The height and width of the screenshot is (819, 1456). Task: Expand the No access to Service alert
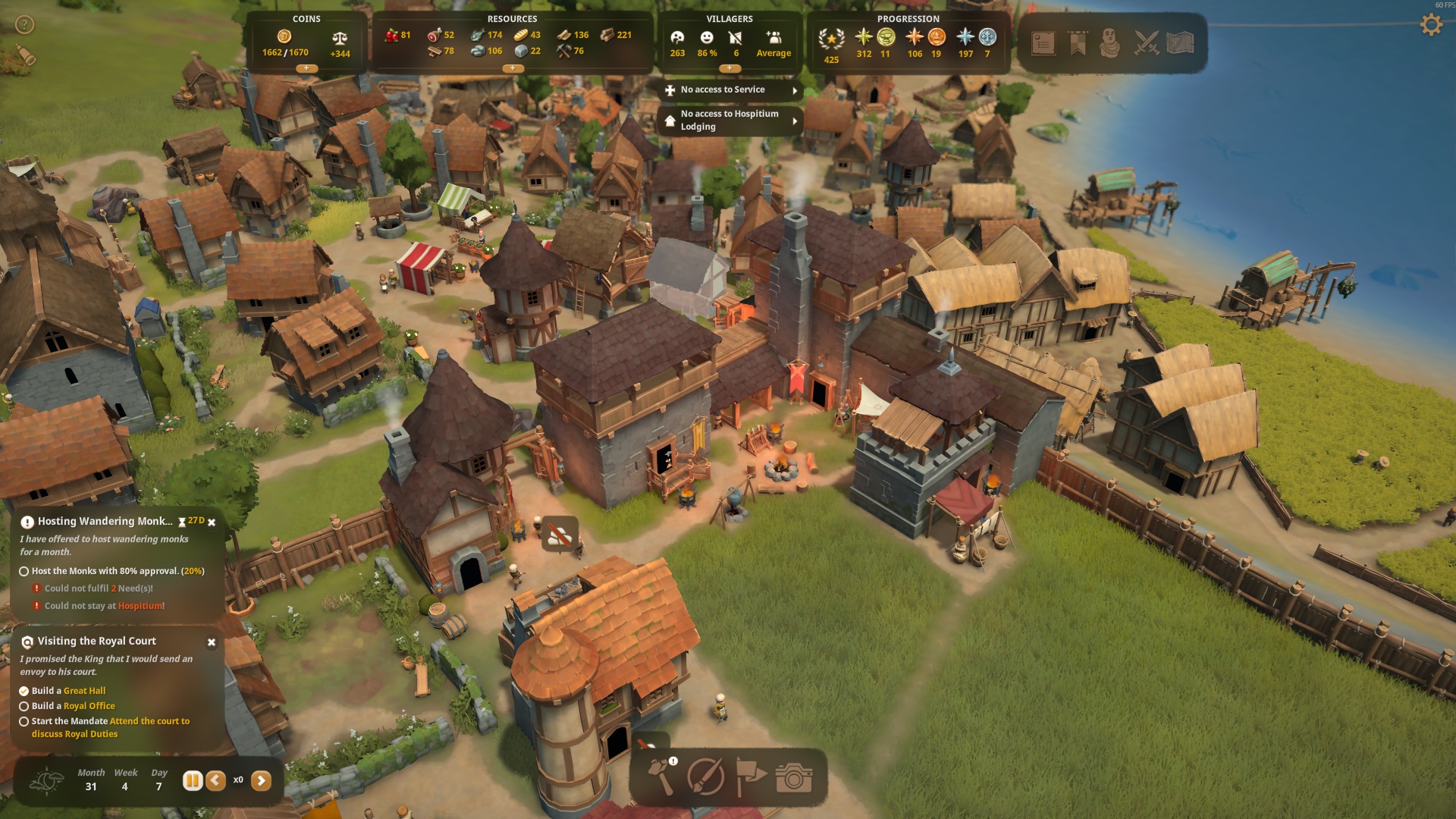[x=795, y=90]
